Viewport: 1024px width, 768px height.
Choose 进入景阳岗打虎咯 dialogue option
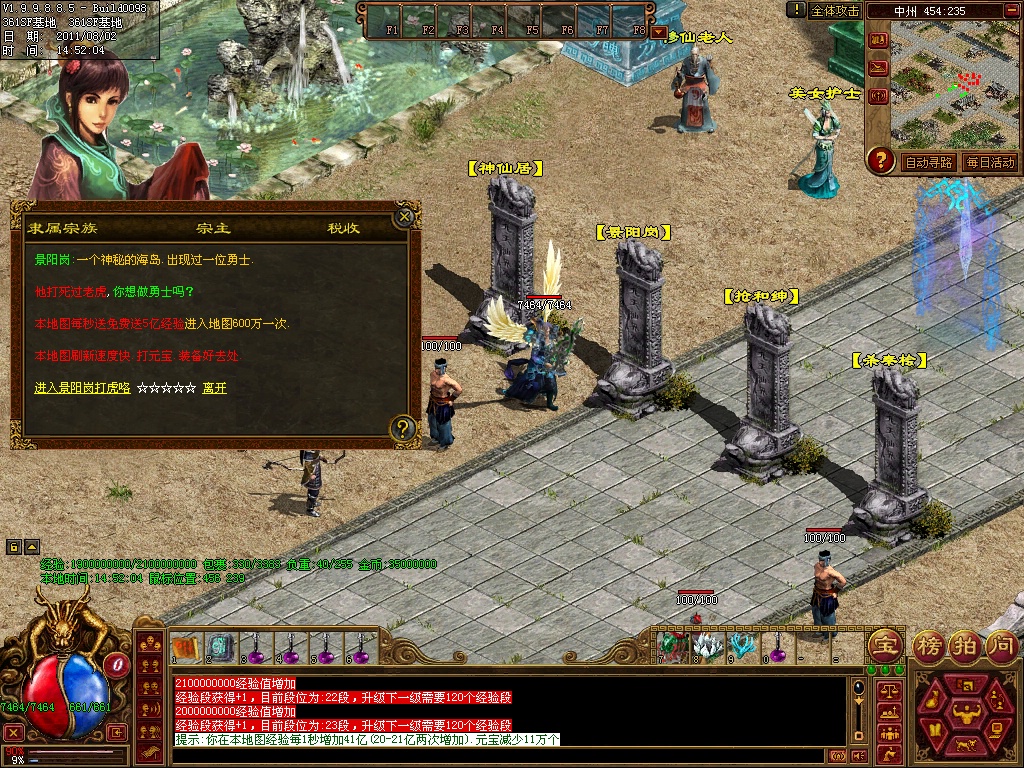click(x=82, y=388)
